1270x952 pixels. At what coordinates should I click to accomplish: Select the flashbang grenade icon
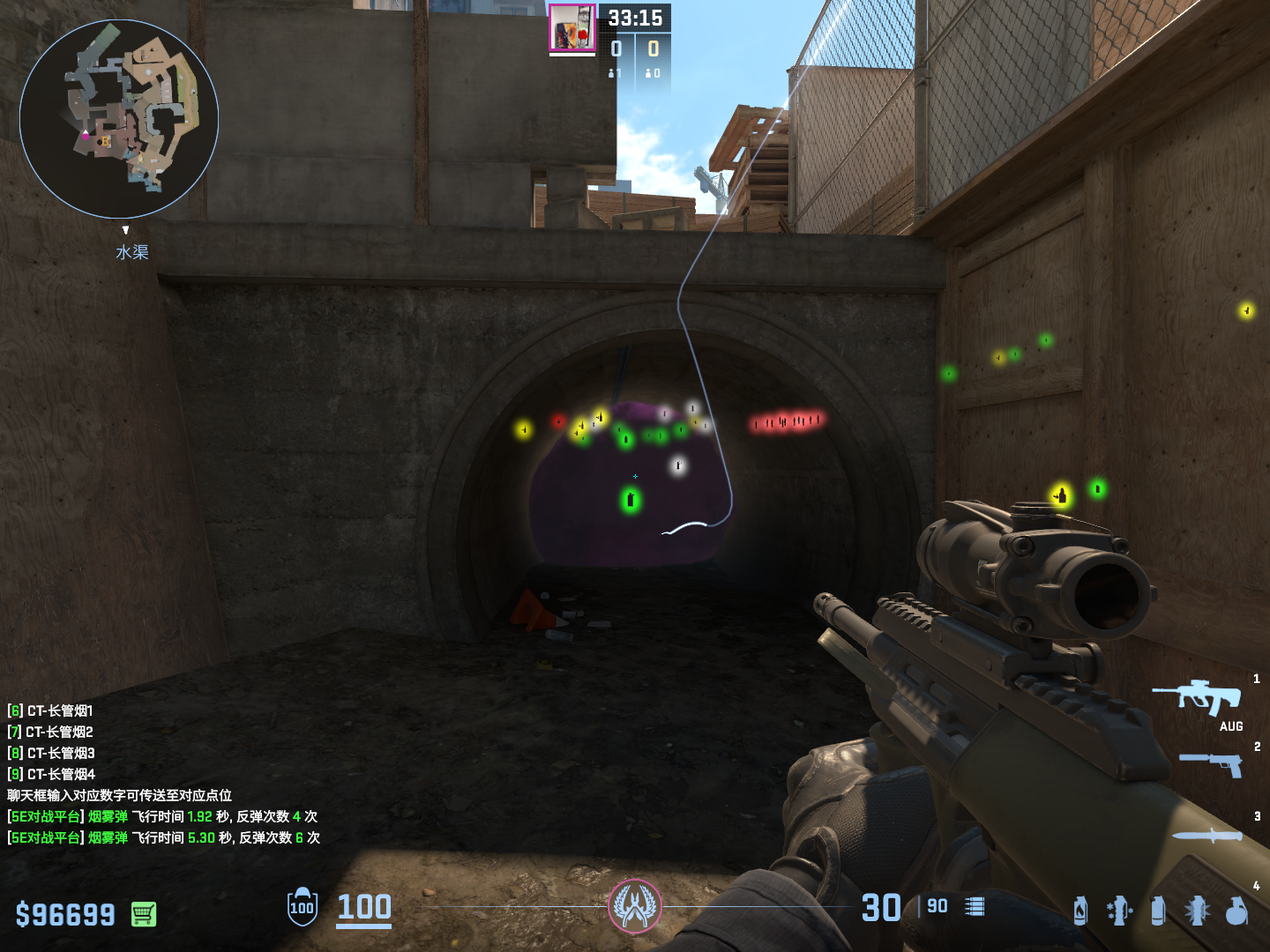[1197, 911]
